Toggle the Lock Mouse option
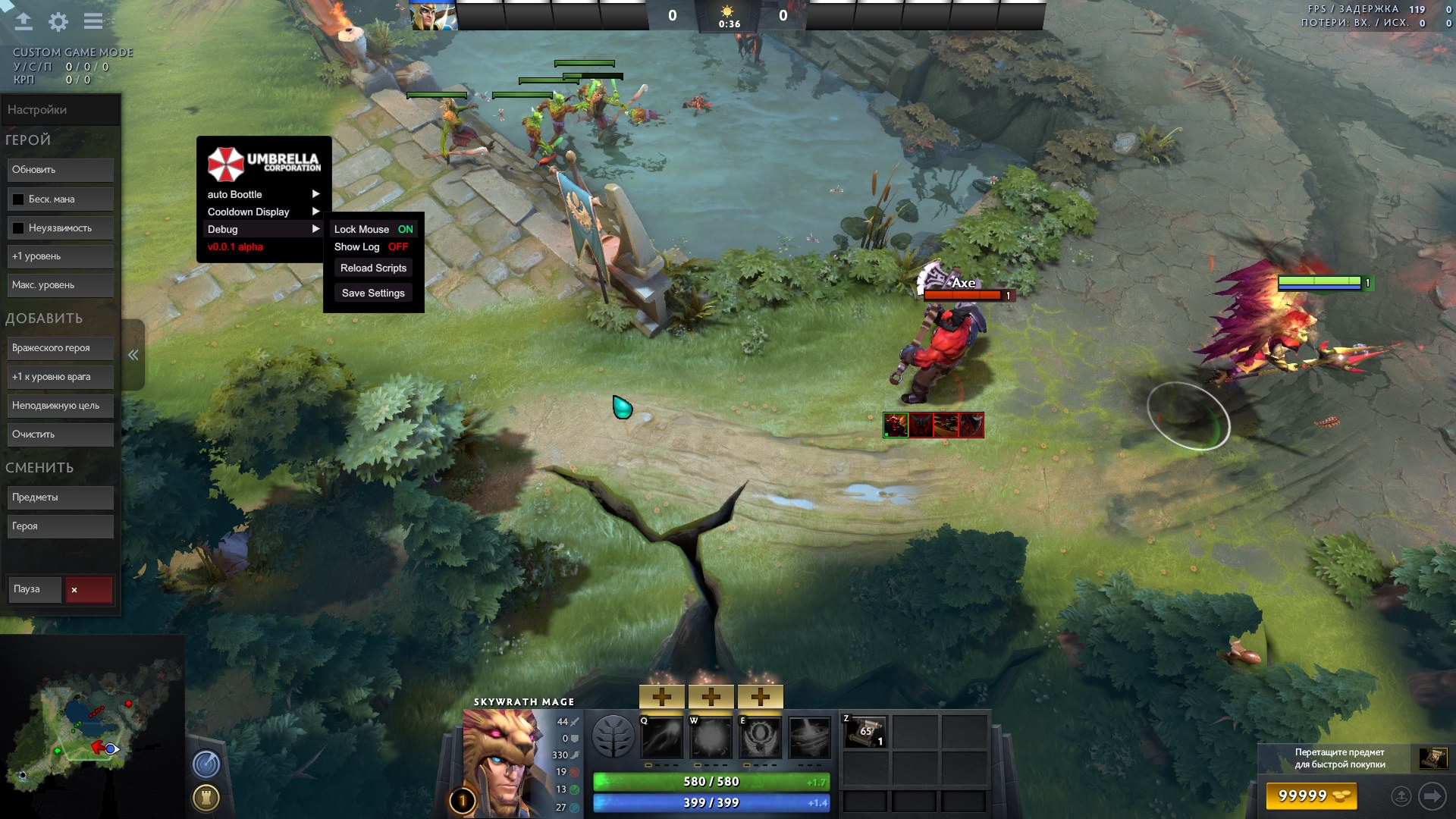Image resolution: width=1456 pixels, height=819 pixels. tap(373, 229)
